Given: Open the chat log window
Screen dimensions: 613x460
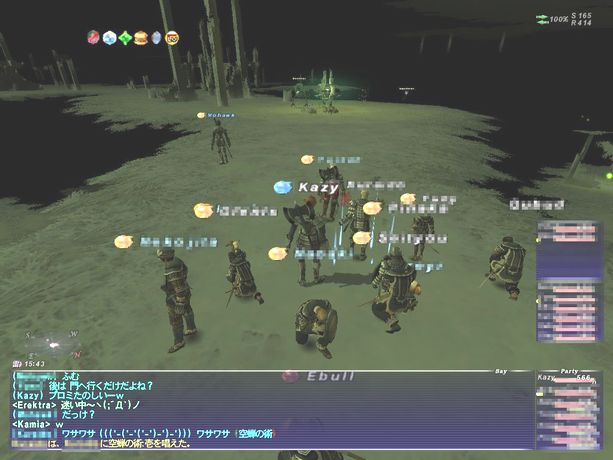Looking at the screenshot, I should (x=268, y=409).
